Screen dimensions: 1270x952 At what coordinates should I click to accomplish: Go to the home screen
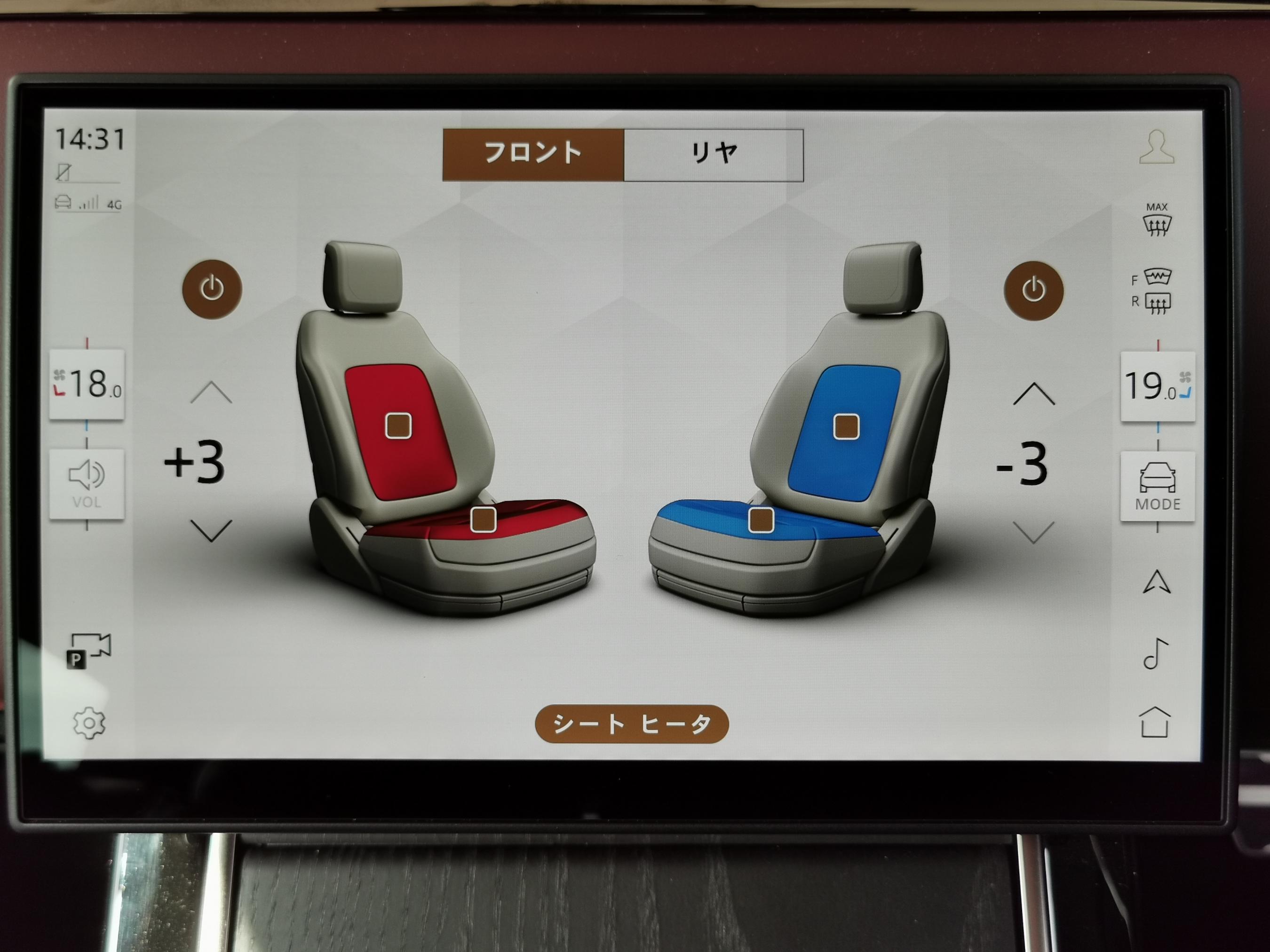[x=1155, y=722]
